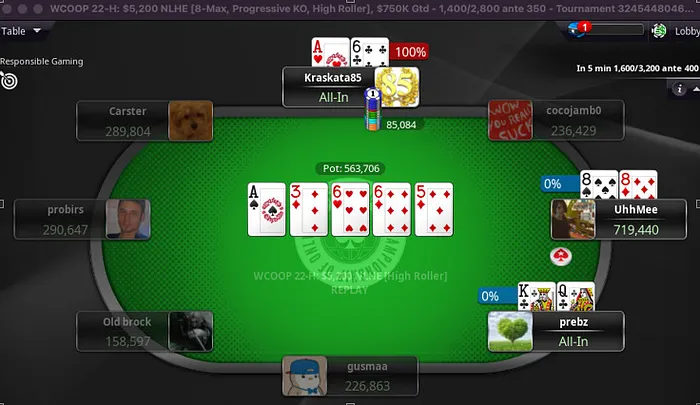
Task: Select player probirs' seat panel
Action: coord(66,220)
